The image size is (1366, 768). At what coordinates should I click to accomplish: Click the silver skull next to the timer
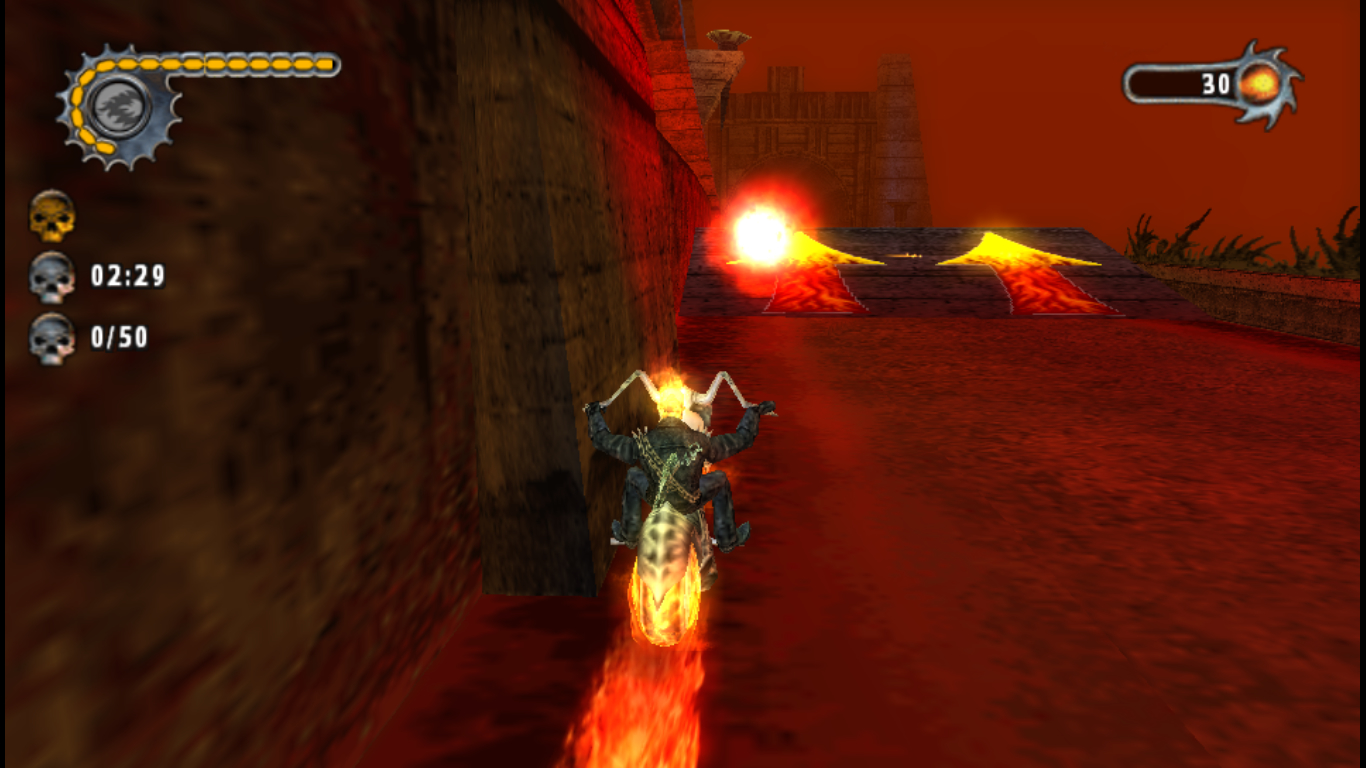[52, 277]
